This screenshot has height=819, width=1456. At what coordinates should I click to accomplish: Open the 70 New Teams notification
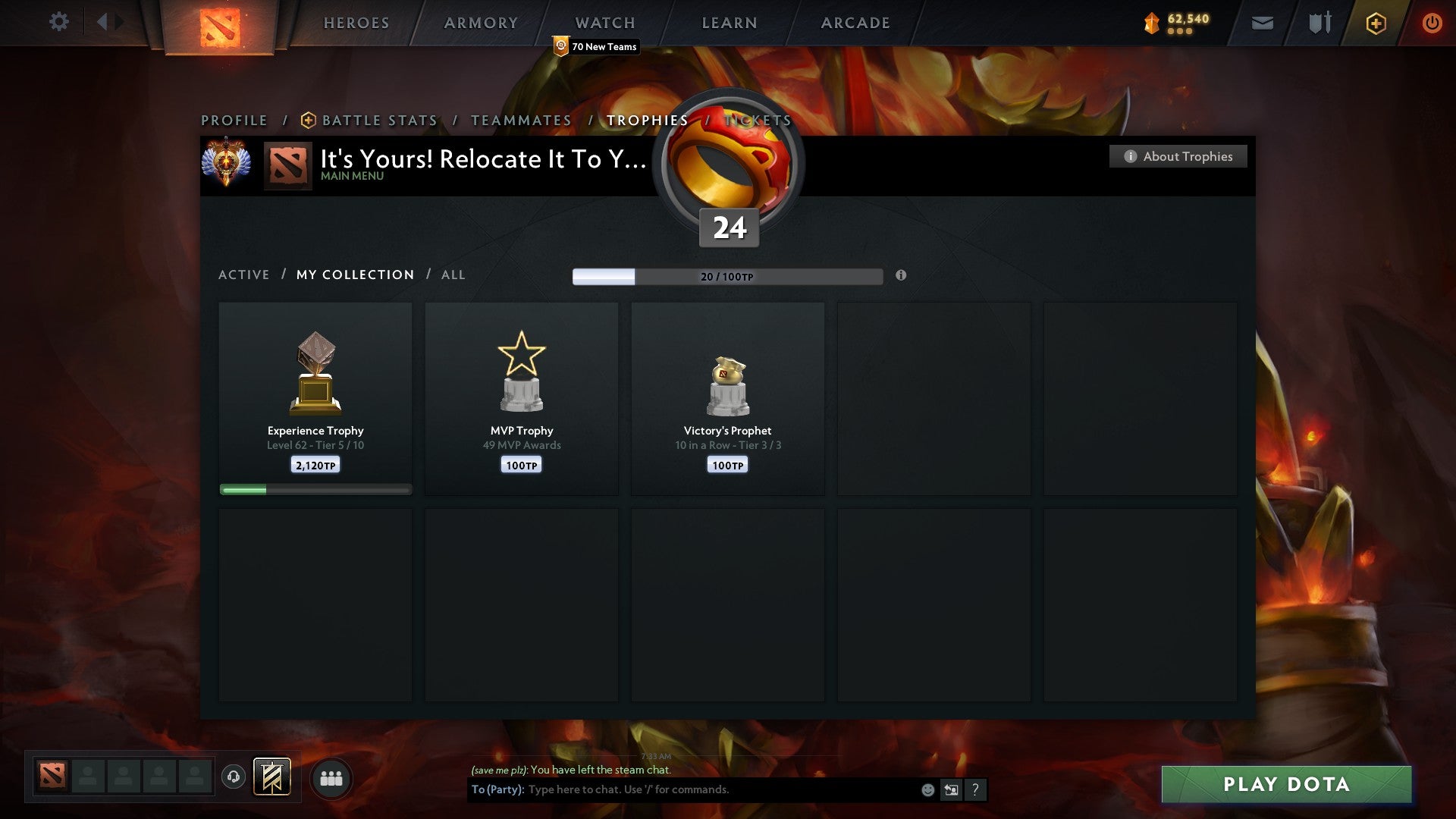[x=595, y=46]
